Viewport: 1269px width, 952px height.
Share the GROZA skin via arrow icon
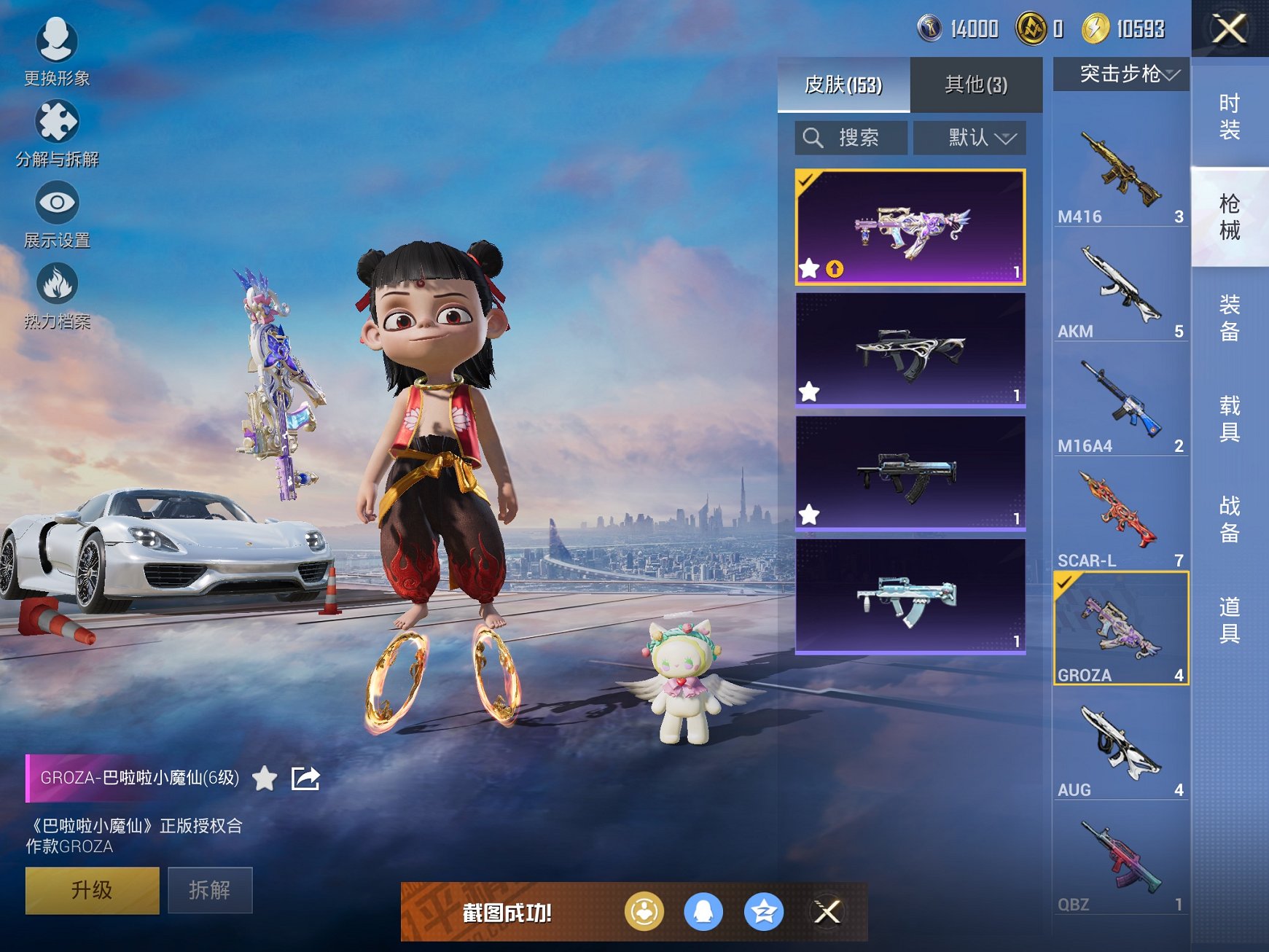click(305, 779)
